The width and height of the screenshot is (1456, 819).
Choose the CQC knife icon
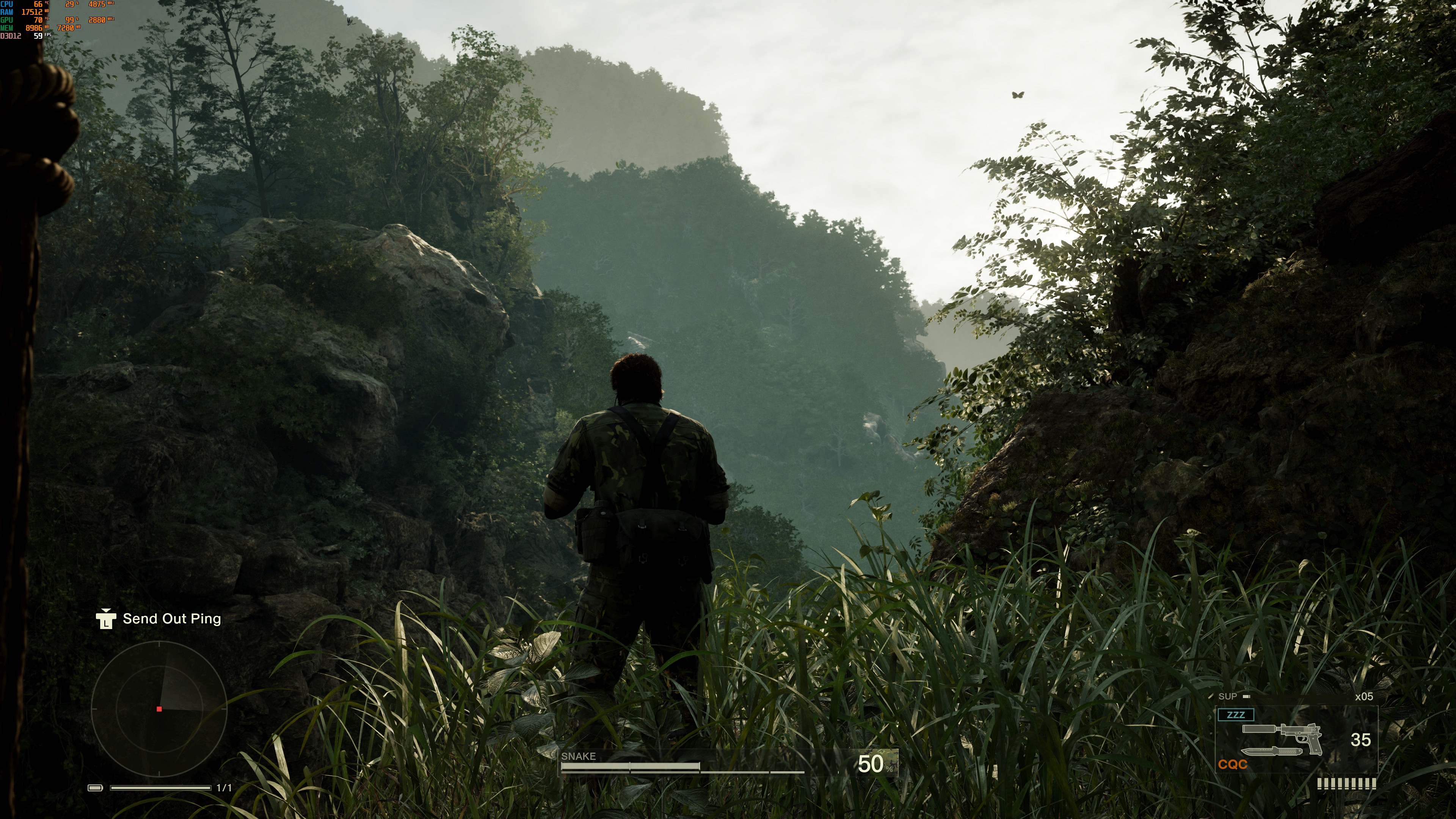point(1271,752)
